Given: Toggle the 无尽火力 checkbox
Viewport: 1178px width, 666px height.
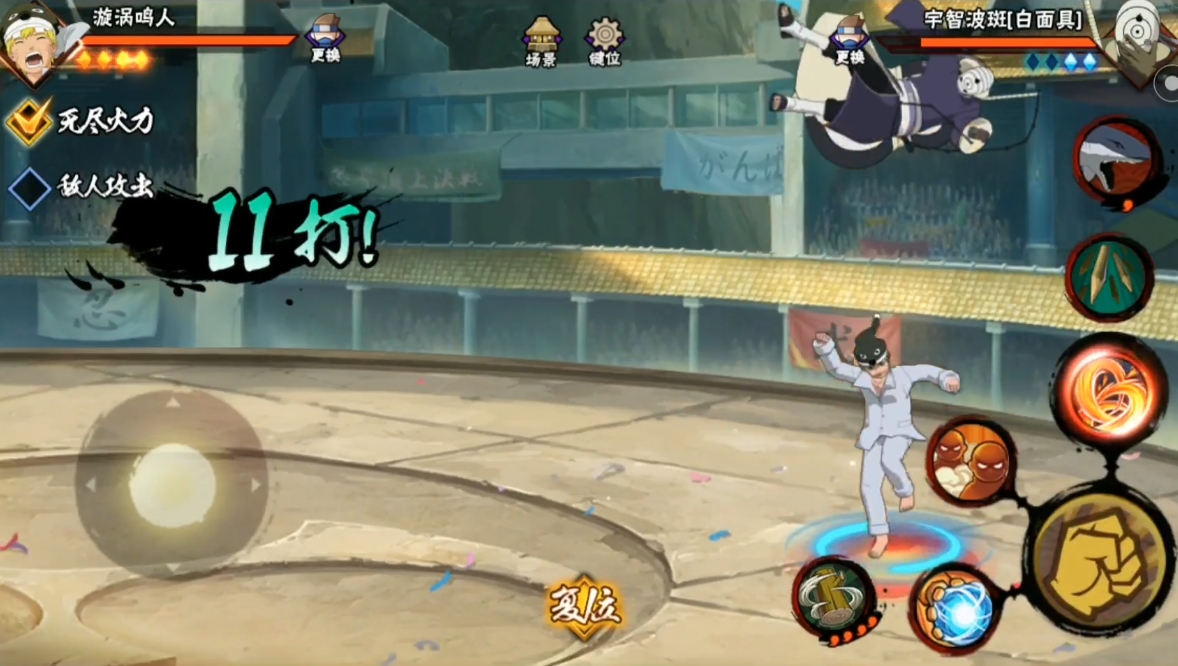Looking at the screenshot, I should 30,121.
